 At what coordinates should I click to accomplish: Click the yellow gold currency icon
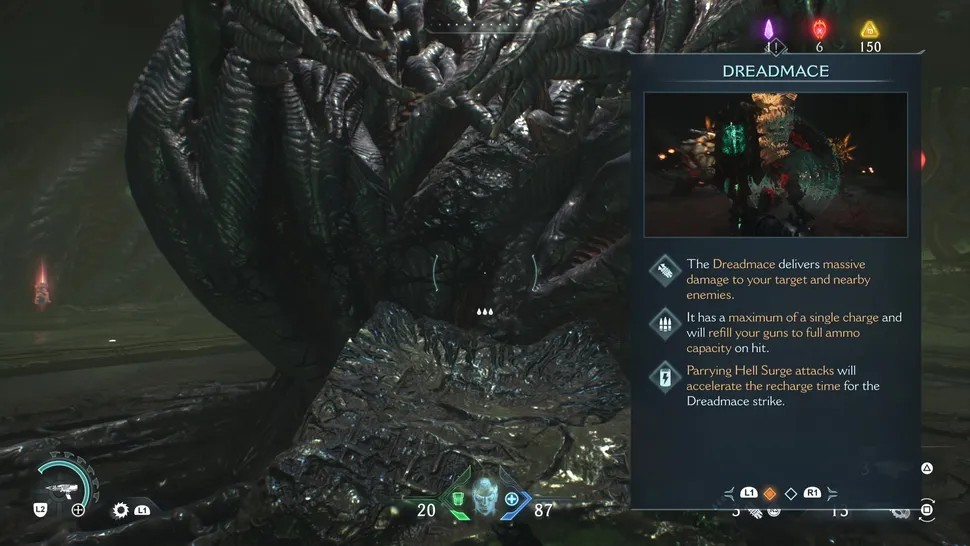tap(868, 29)
